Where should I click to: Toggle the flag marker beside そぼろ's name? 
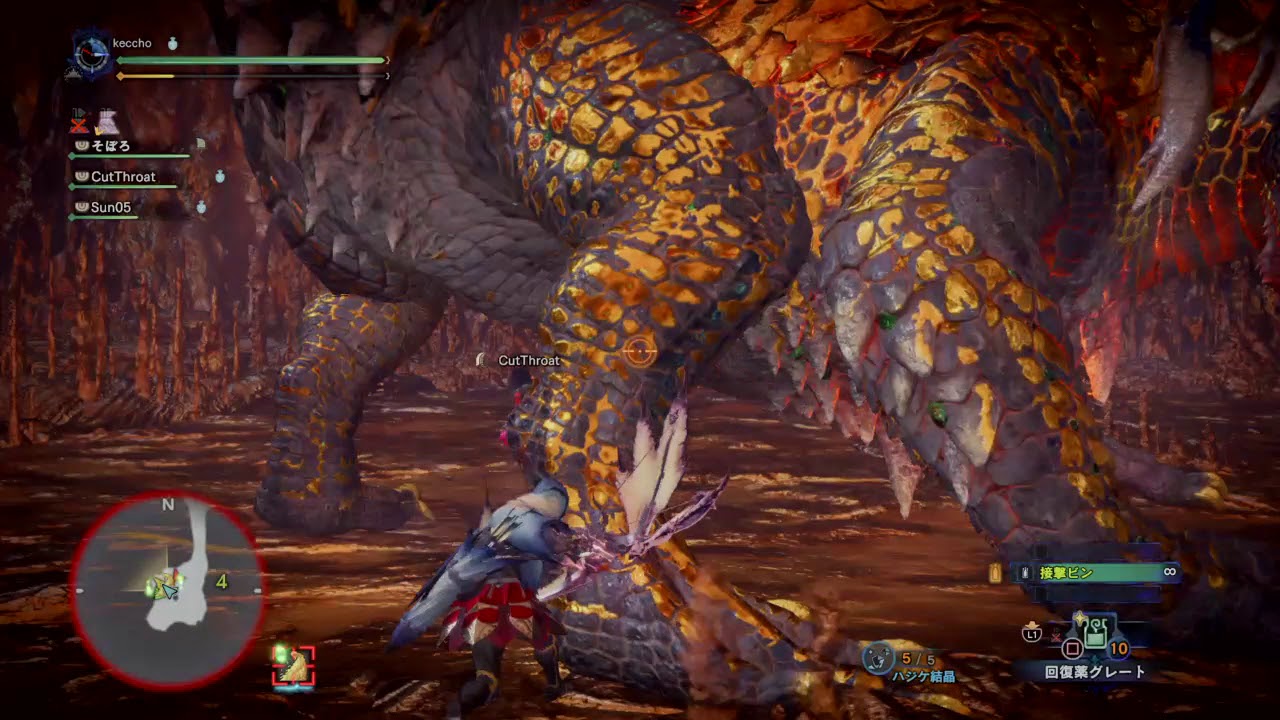[x=201, y=144]
